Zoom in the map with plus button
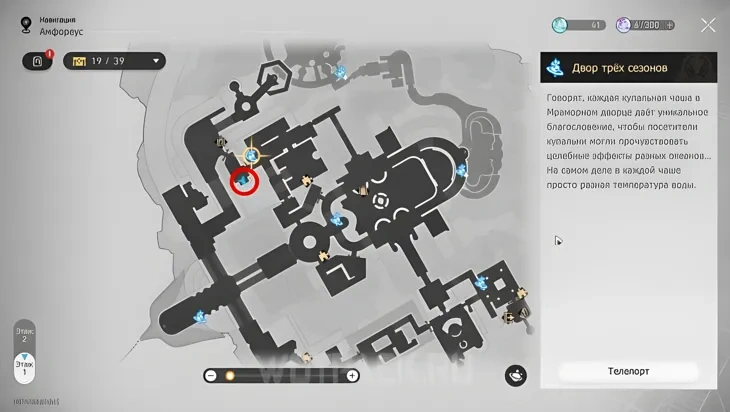 (x=352, y=375)
